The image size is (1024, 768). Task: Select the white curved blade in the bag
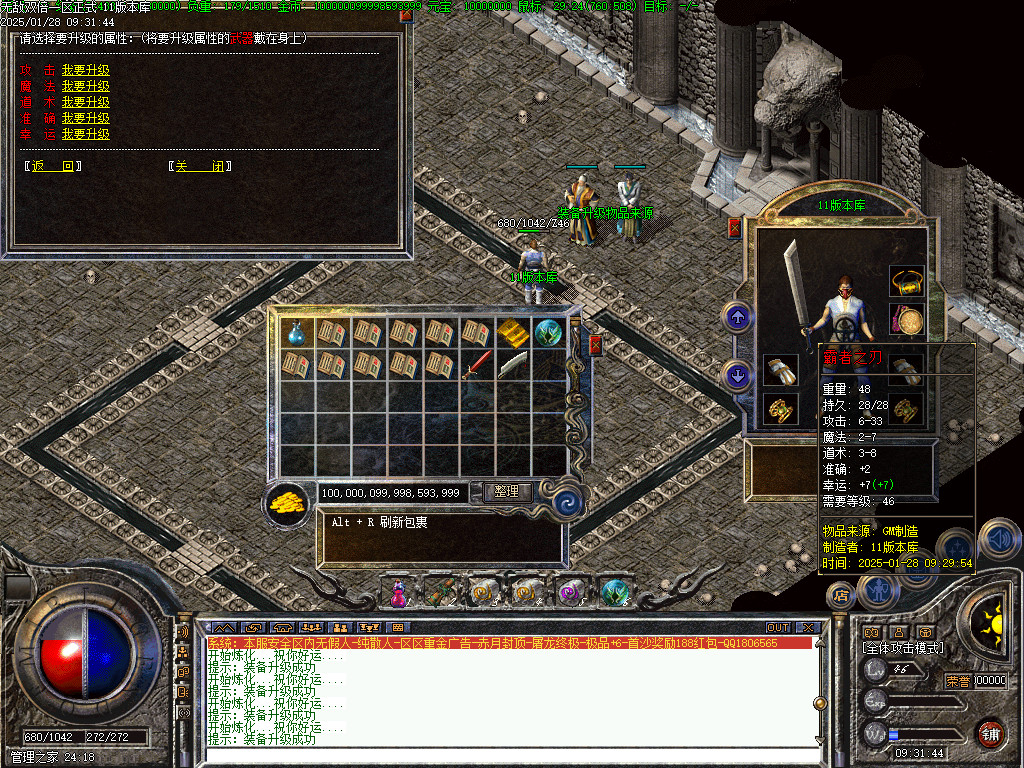tap(512, 364)
